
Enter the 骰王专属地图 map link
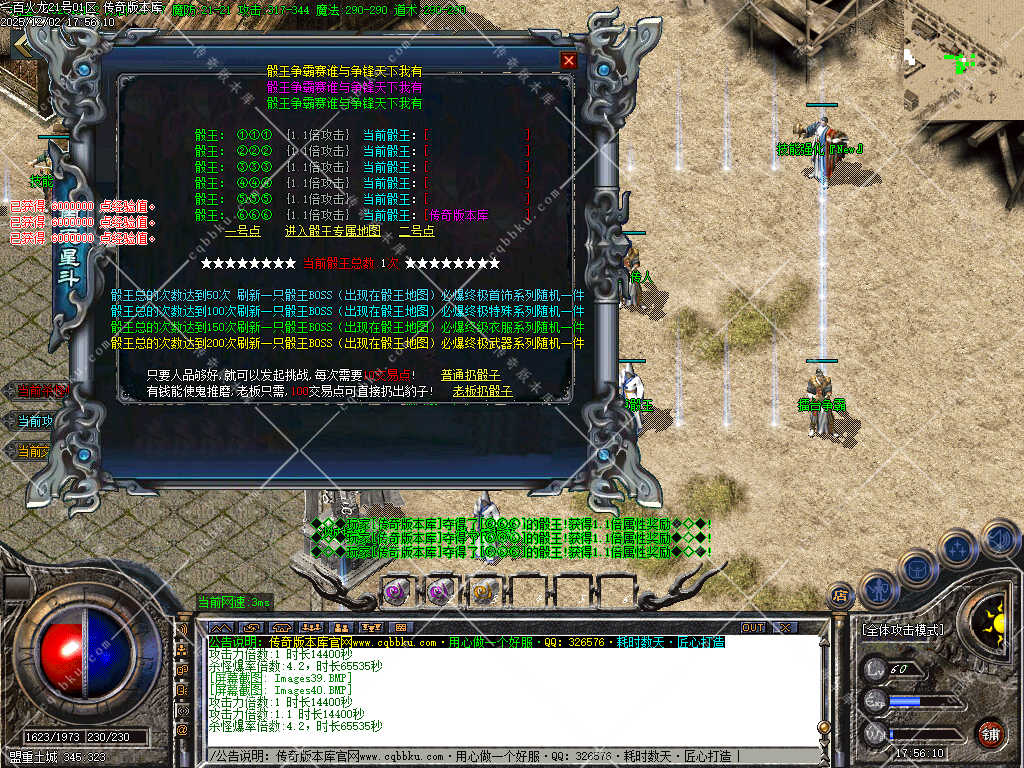click(x=333, y=231)
